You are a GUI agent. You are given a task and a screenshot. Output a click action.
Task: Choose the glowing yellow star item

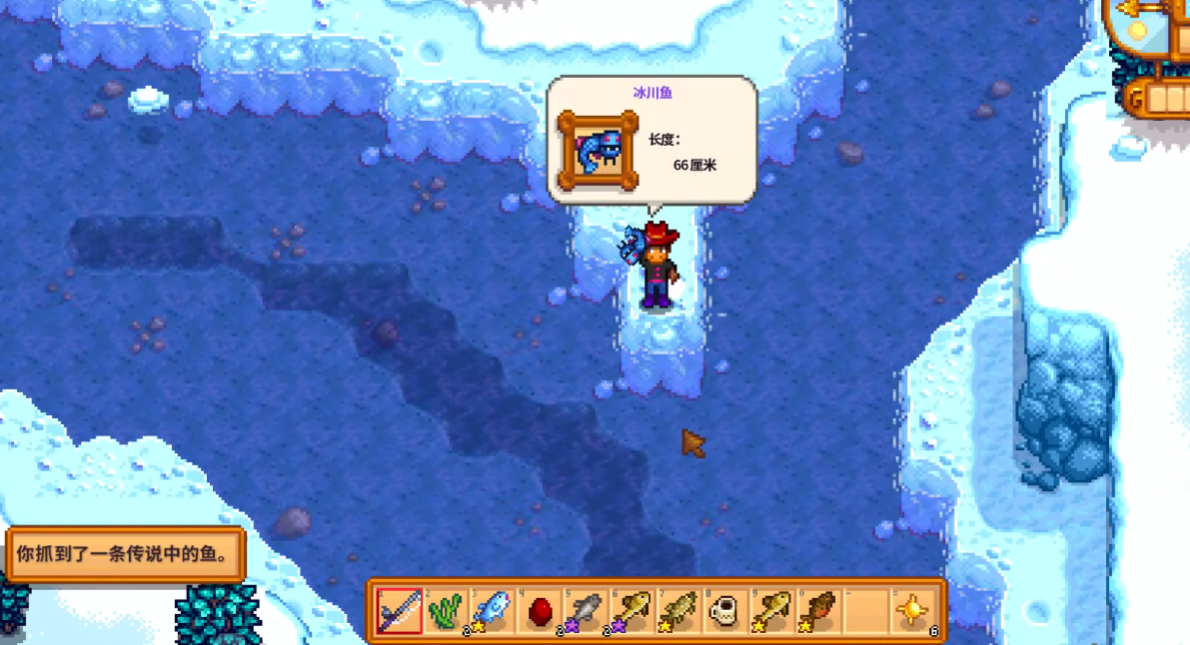[x=913, y=610]
